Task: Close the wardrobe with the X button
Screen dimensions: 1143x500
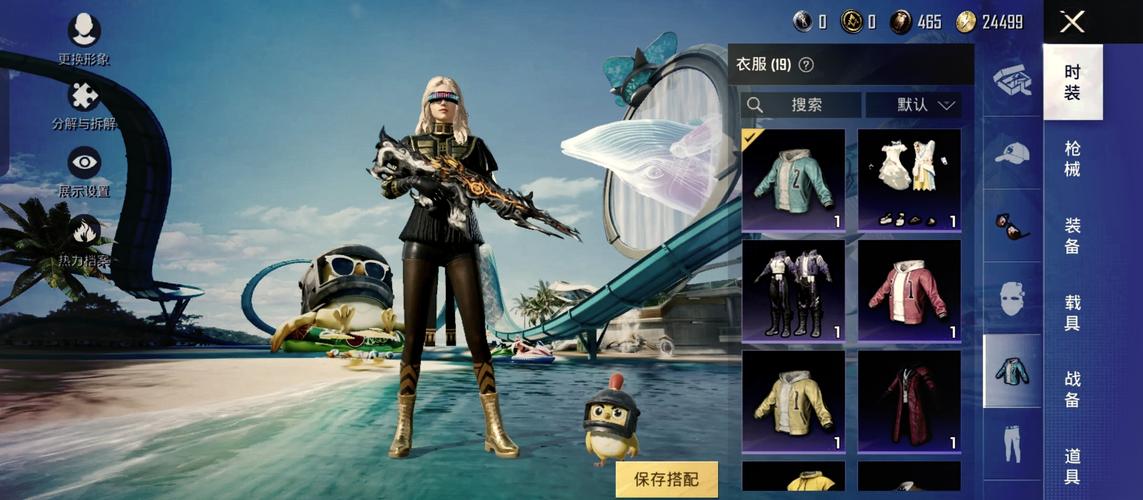Action: pyautogui.click(x=1072, y=22)
